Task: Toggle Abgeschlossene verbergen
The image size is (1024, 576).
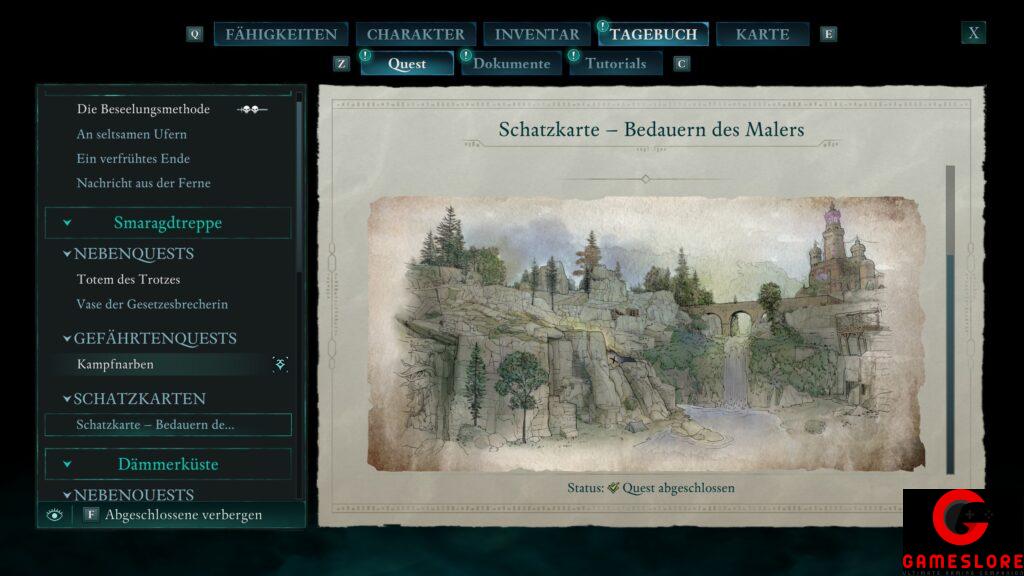Action: coord(183,515)
